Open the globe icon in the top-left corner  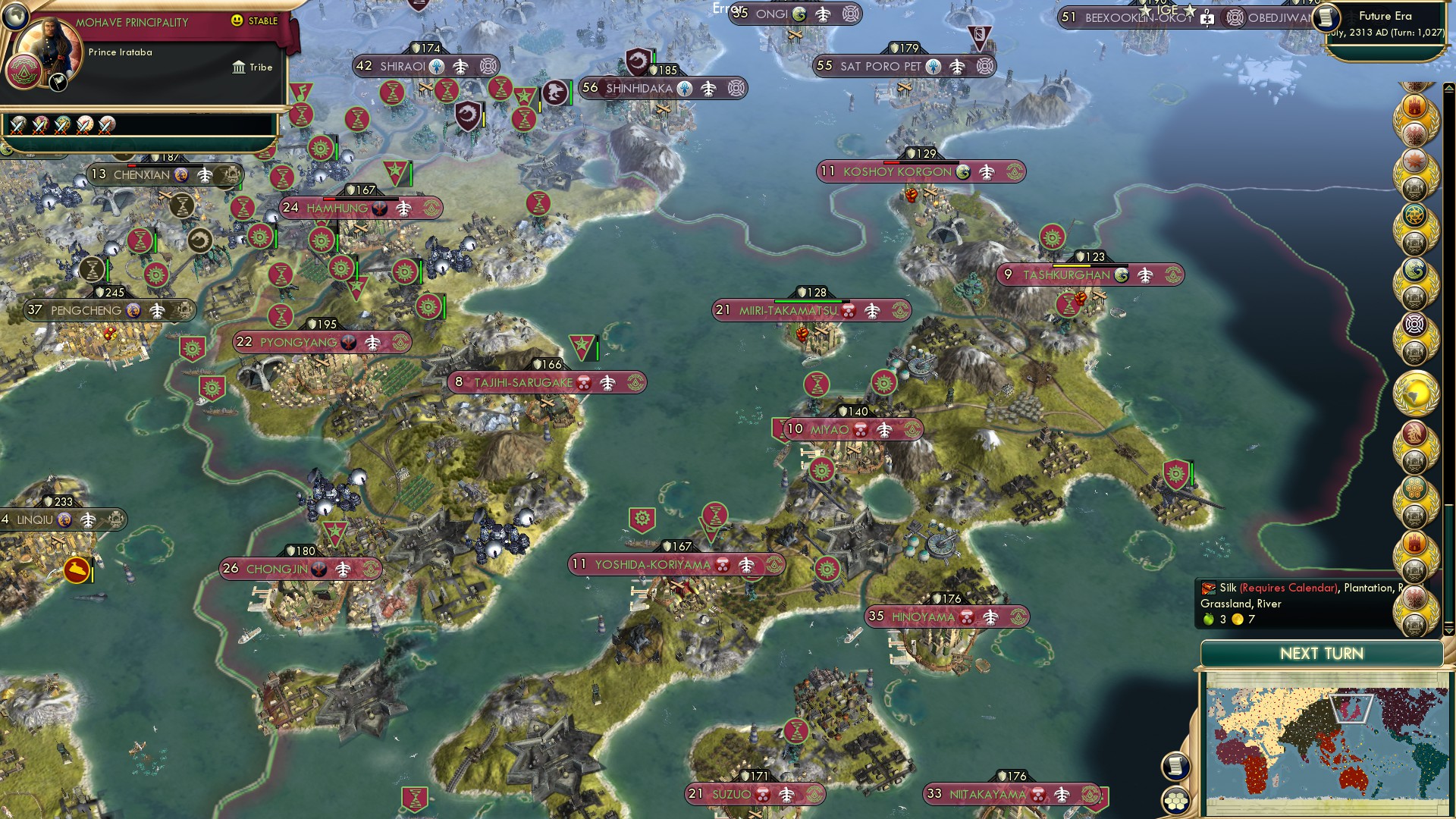pos(14,15)
